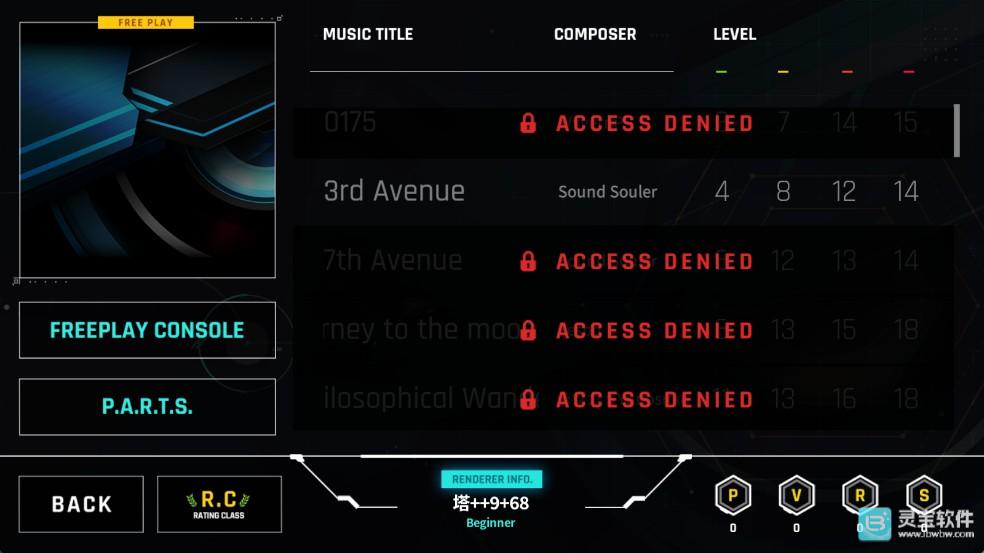Screen dimensions: 984x553
Task: Pick level 12 difficulty for 3rd Avenue
Action: point(844,191)
